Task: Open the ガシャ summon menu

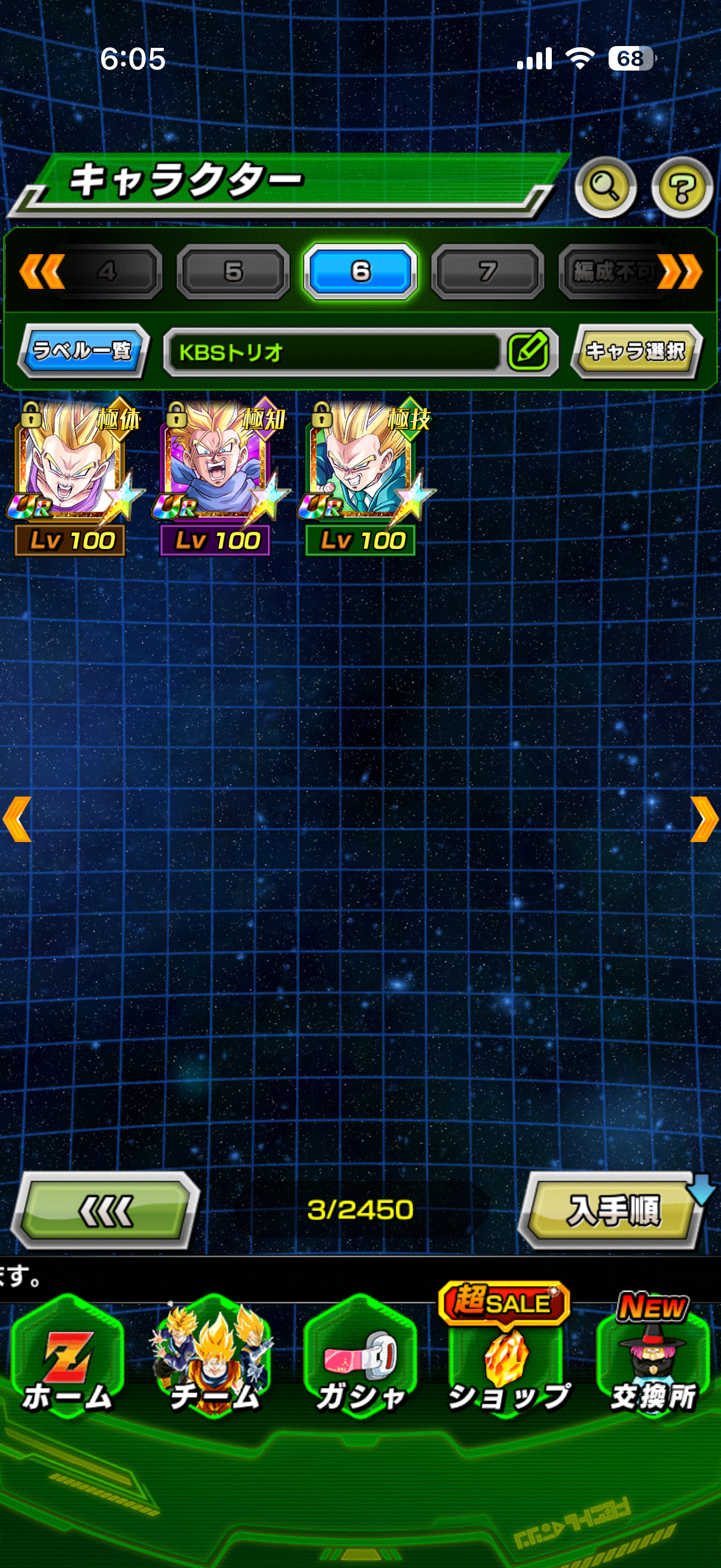Action: [x=360, y=1362]
